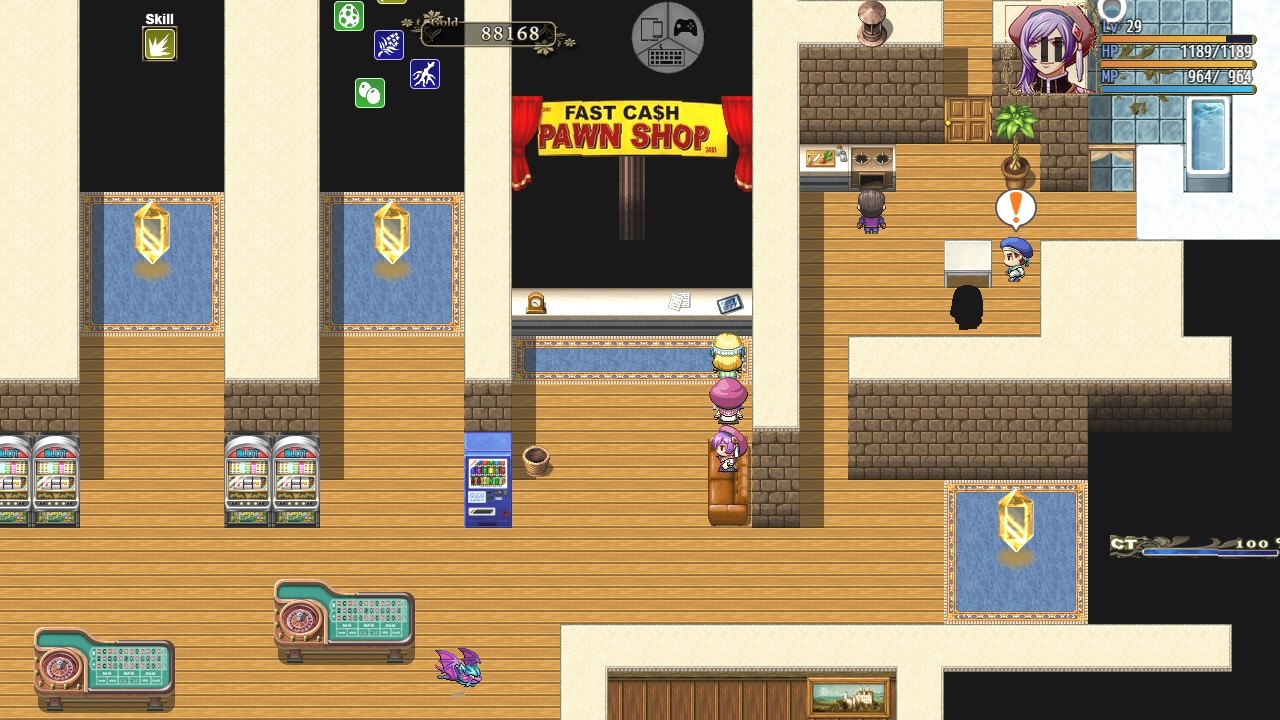Select the Skill label tab
The height and width of the screenshot is (720, 1280).
(158, 18)
